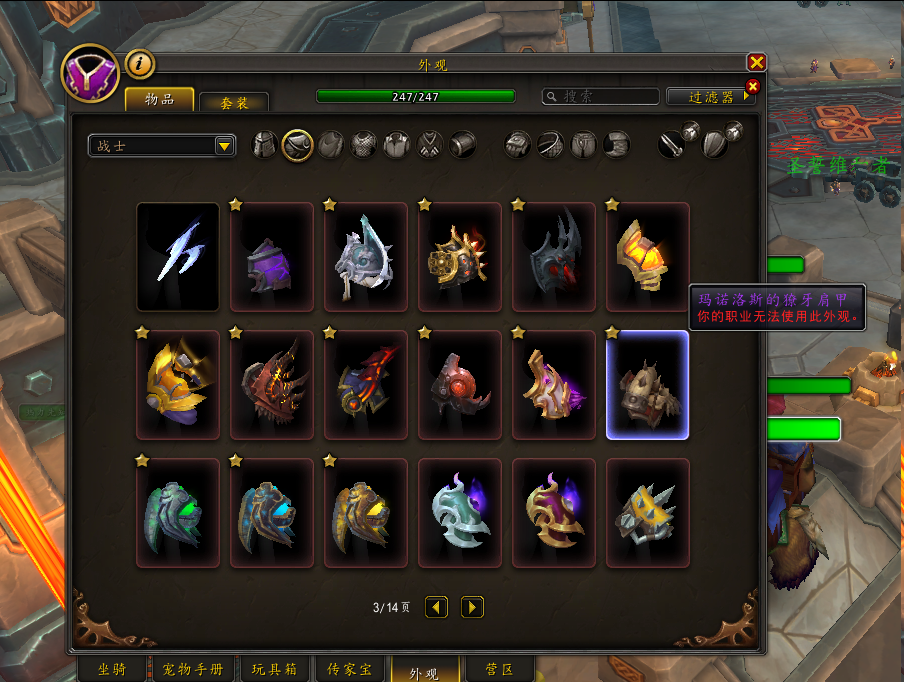This screenshot has height=682, width=904.
Task: Open the 坐骑 mounts tab
Action: coord(112,669)
